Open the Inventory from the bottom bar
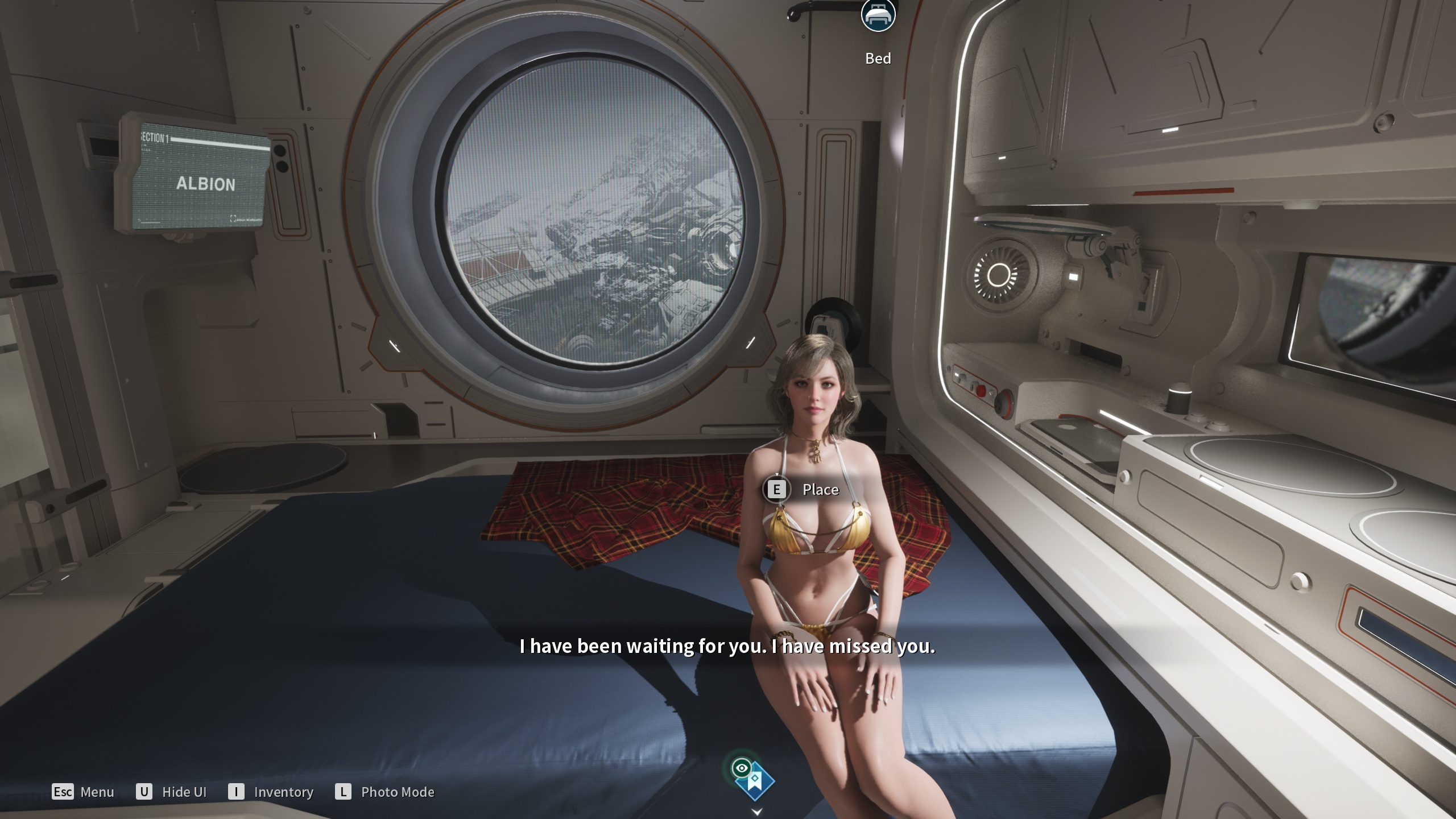1456x819 pixels. coord(271,792)
